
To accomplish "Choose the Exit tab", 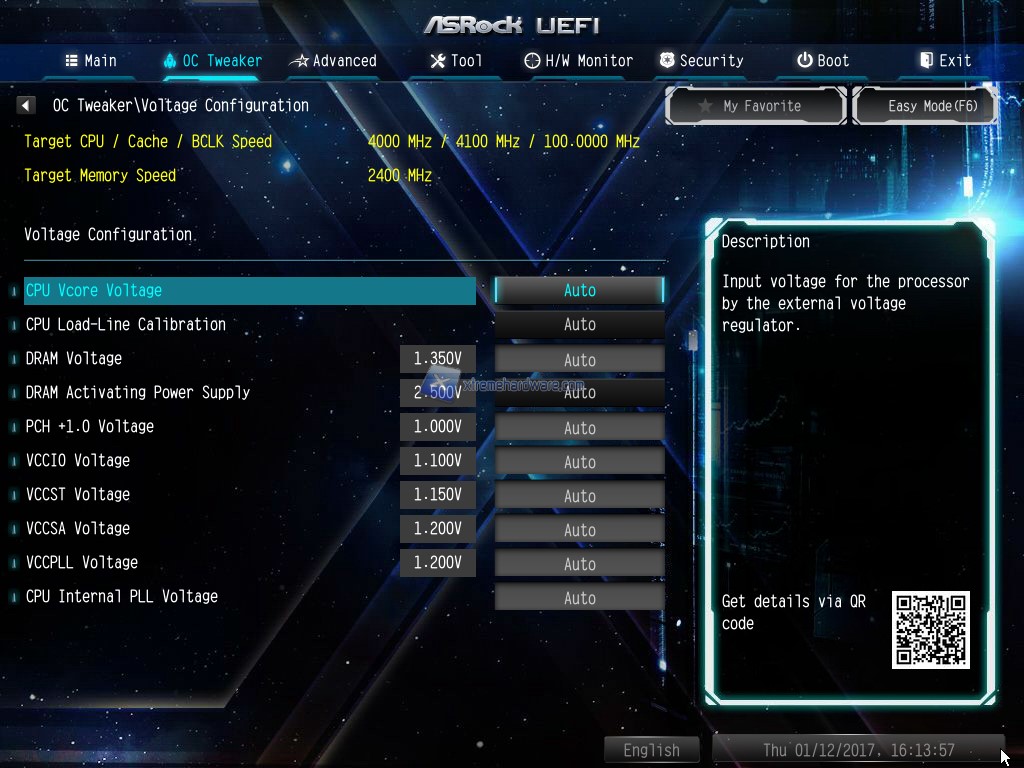I will 945,61.
